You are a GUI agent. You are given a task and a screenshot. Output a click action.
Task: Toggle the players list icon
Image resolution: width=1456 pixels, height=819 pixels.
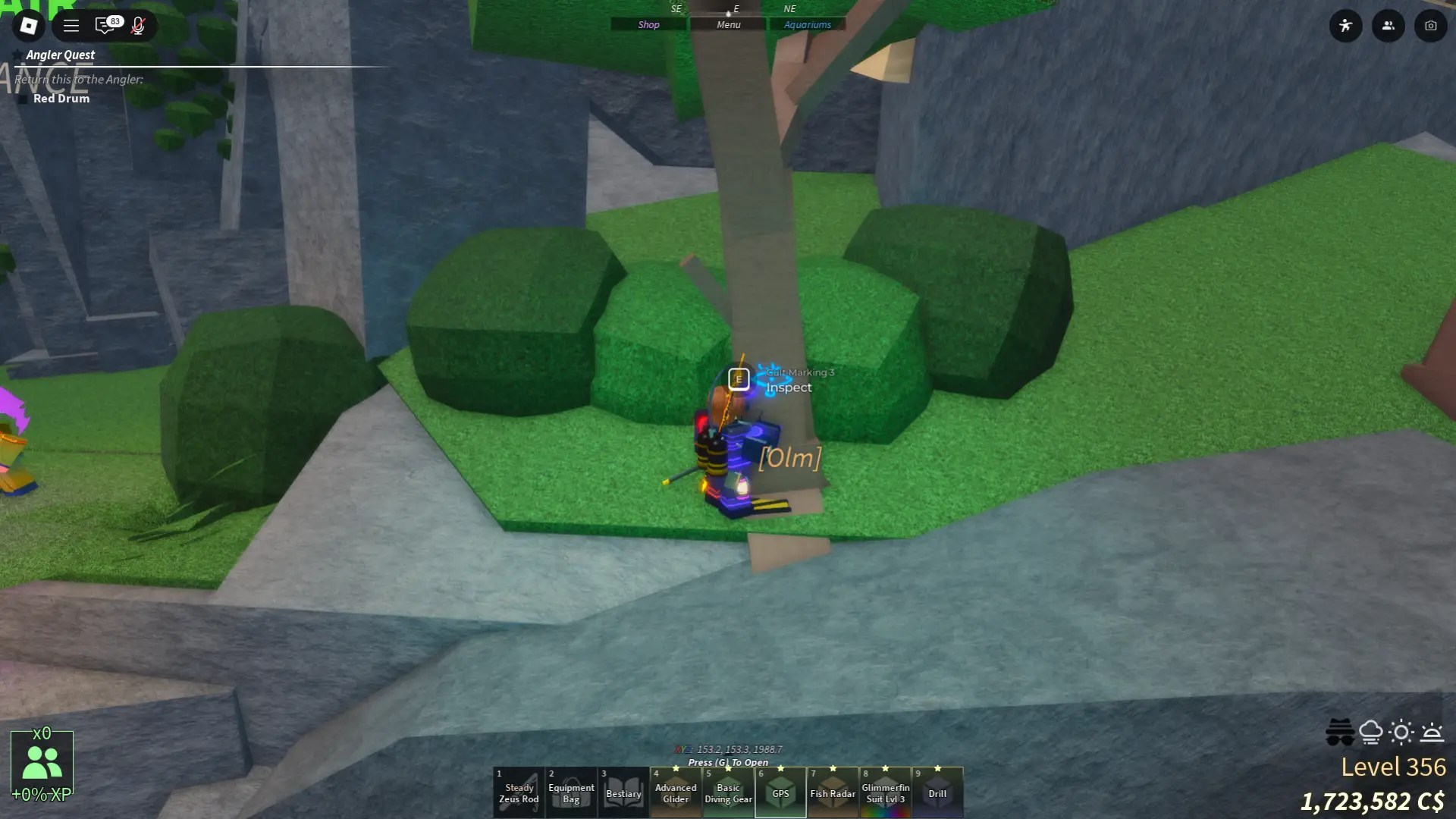coord(1388,25)
